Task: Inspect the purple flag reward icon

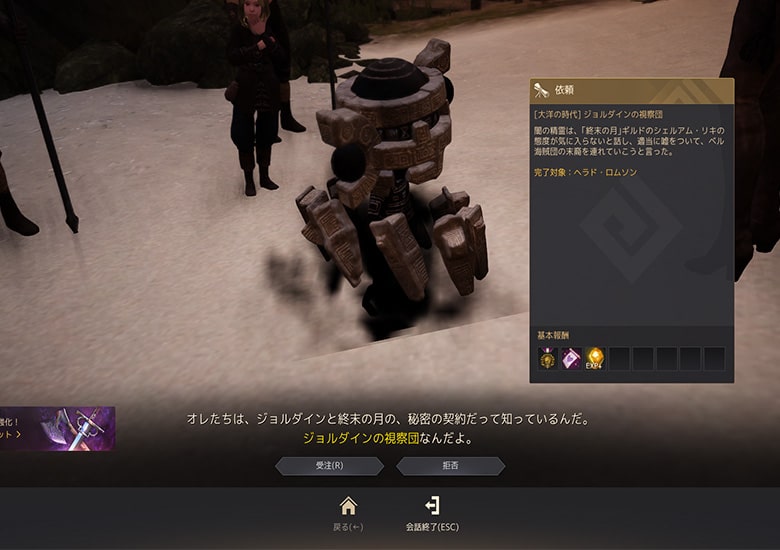Action: (x=571, y=358)
